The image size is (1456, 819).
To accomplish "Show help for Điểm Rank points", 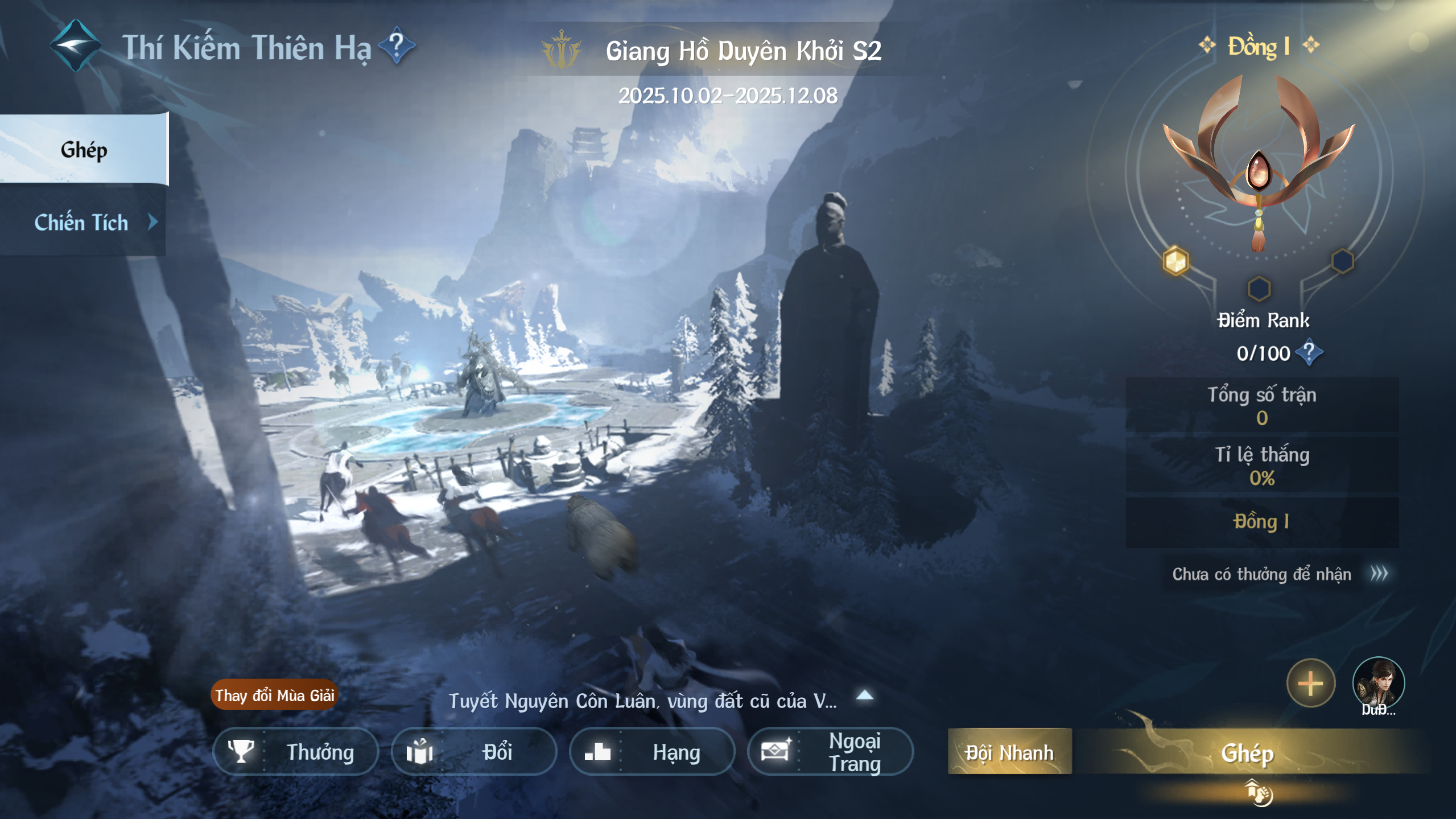I will pyautogui.click(x=1309, y=353).
